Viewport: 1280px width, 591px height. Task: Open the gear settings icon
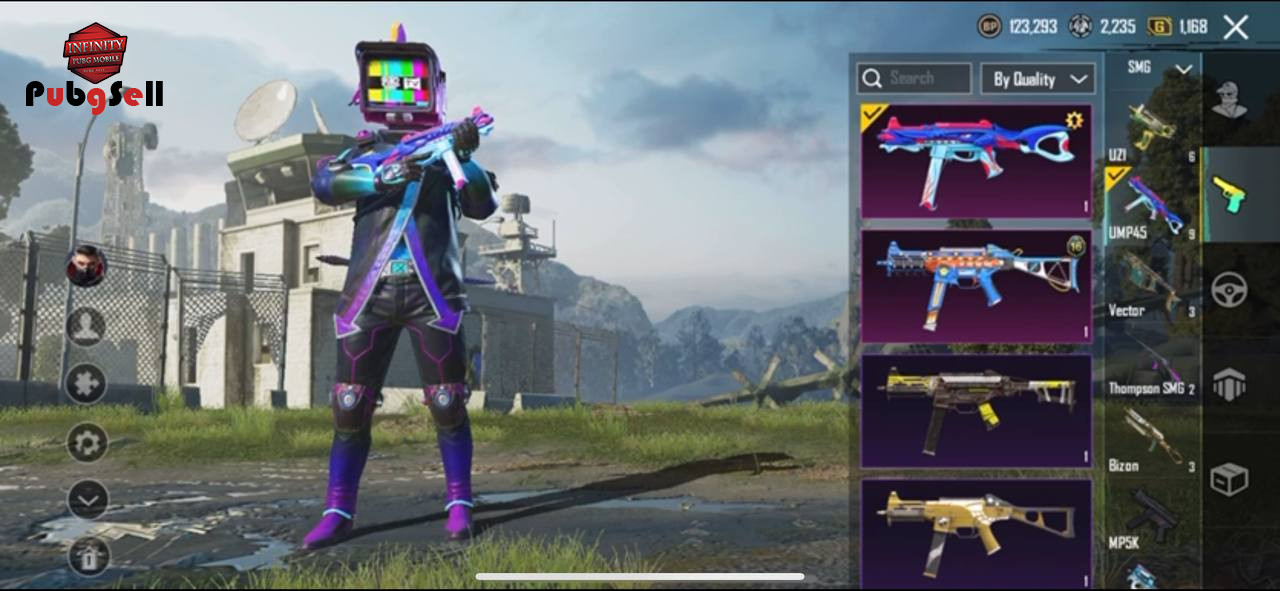pos(87,442)
